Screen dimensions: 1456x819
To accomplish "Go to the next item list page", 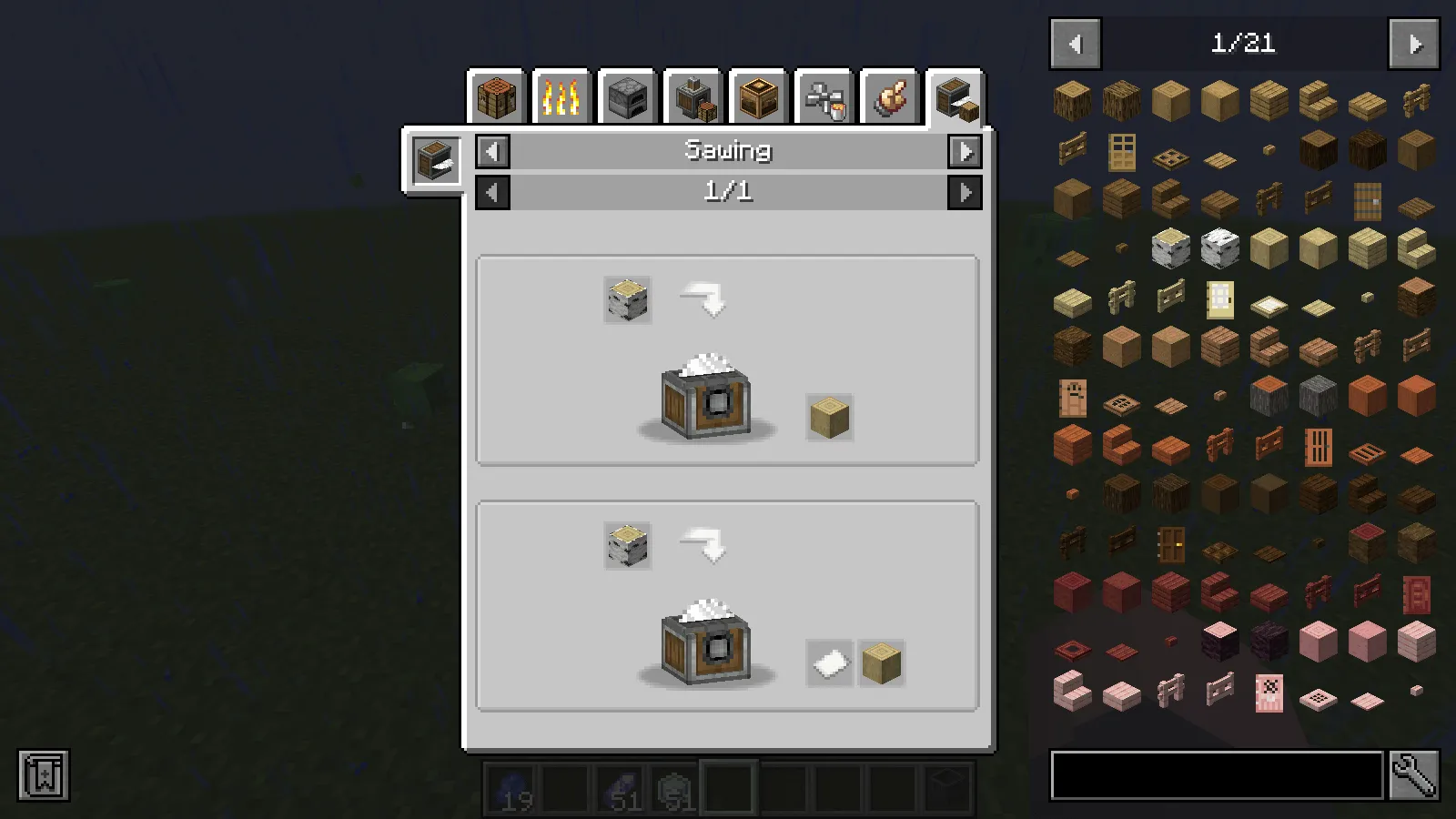I will [1413, 44].
